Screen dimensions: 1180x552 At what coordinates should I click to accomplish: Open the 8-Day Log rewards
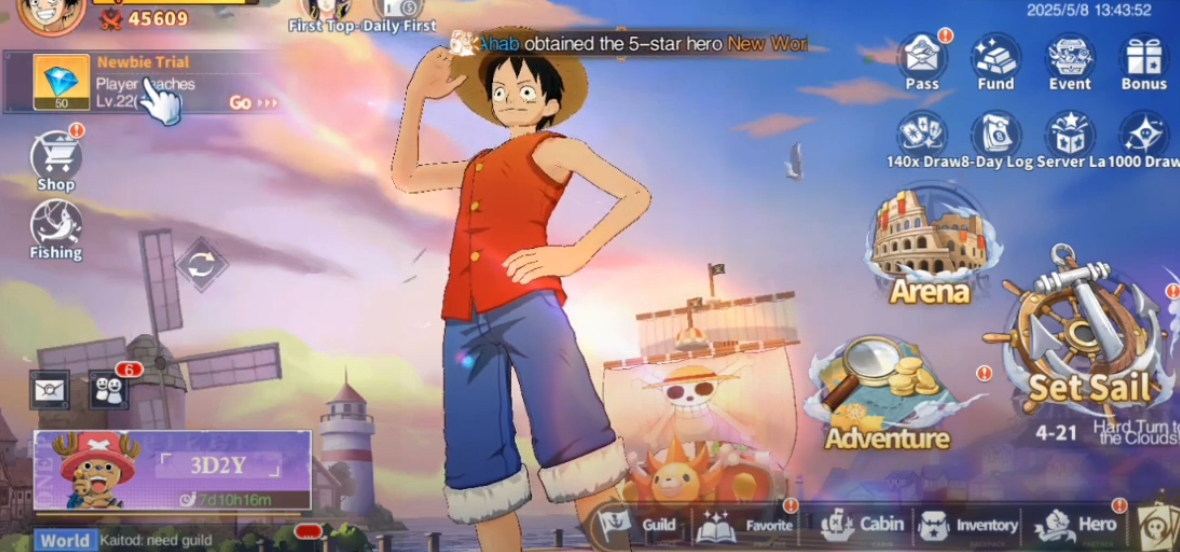coord(995,135)
